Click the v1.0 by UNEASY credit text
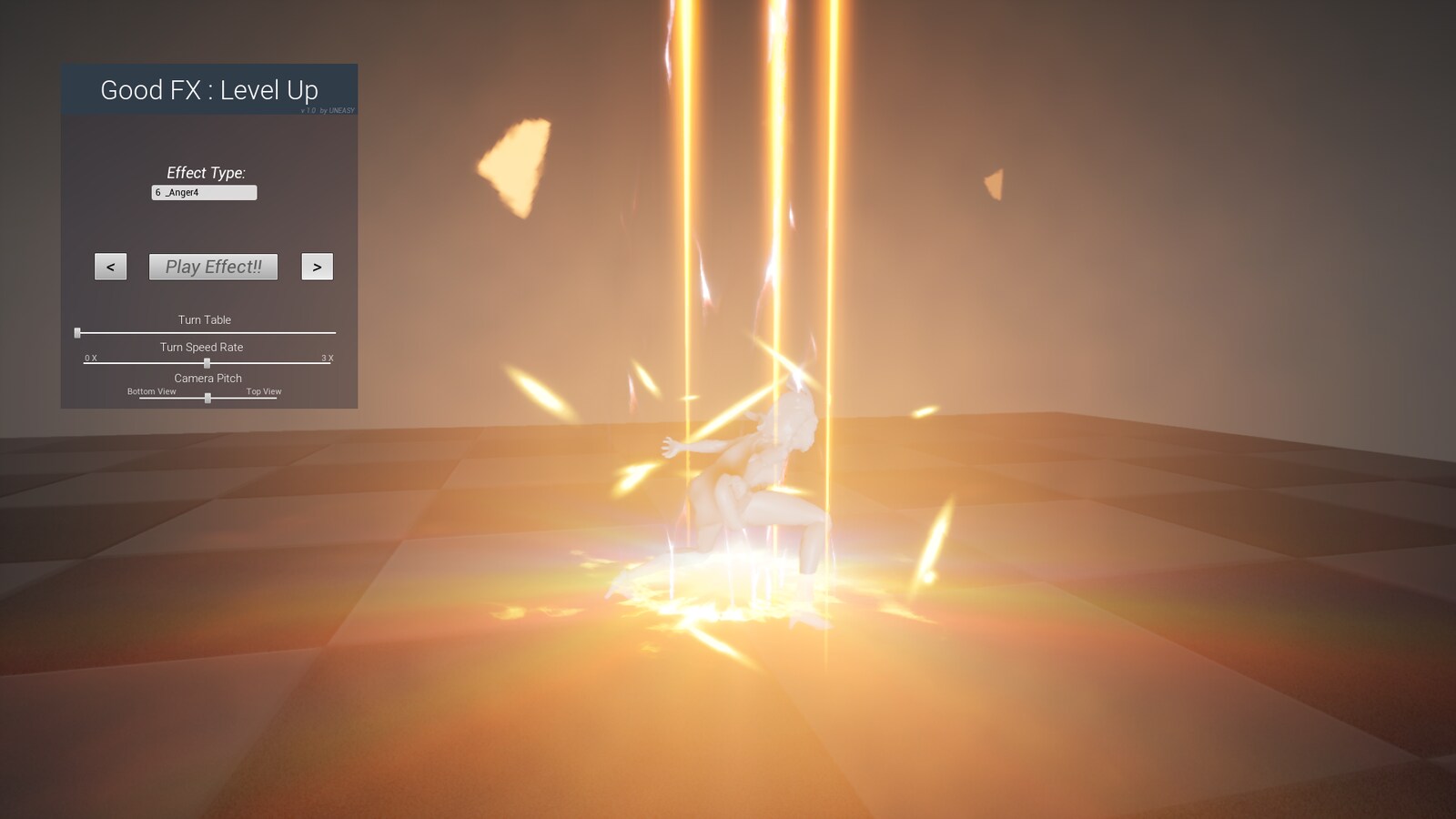Image resolution: width=1456 pixels, height=819 pixels. coord(328,108)
